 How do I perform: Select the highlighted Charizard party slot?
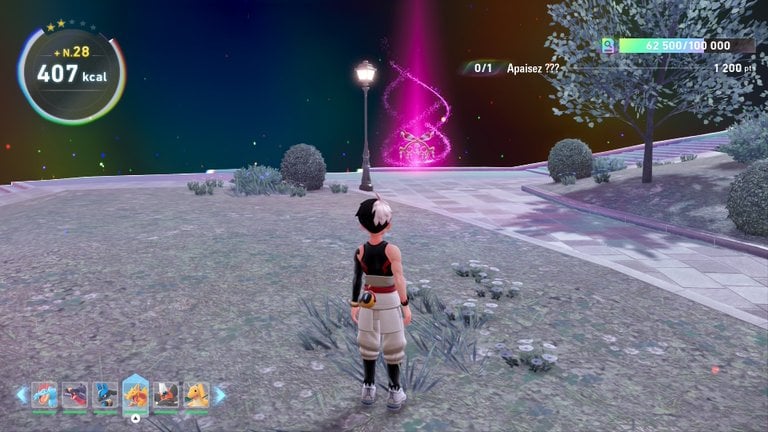(136, 394)
